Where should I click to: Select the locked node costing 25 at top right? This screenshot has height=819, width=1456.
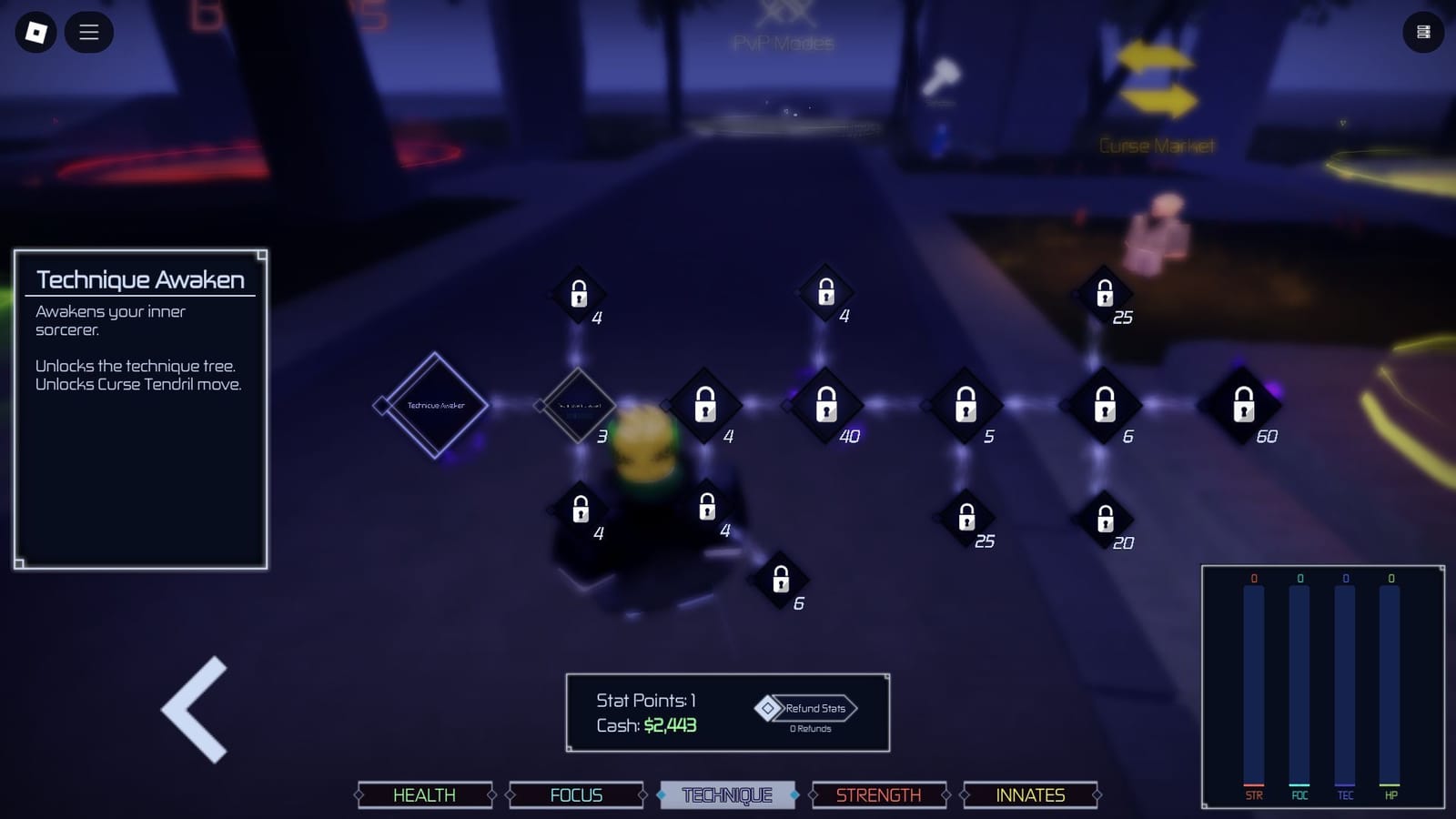tap(1104, 293)
